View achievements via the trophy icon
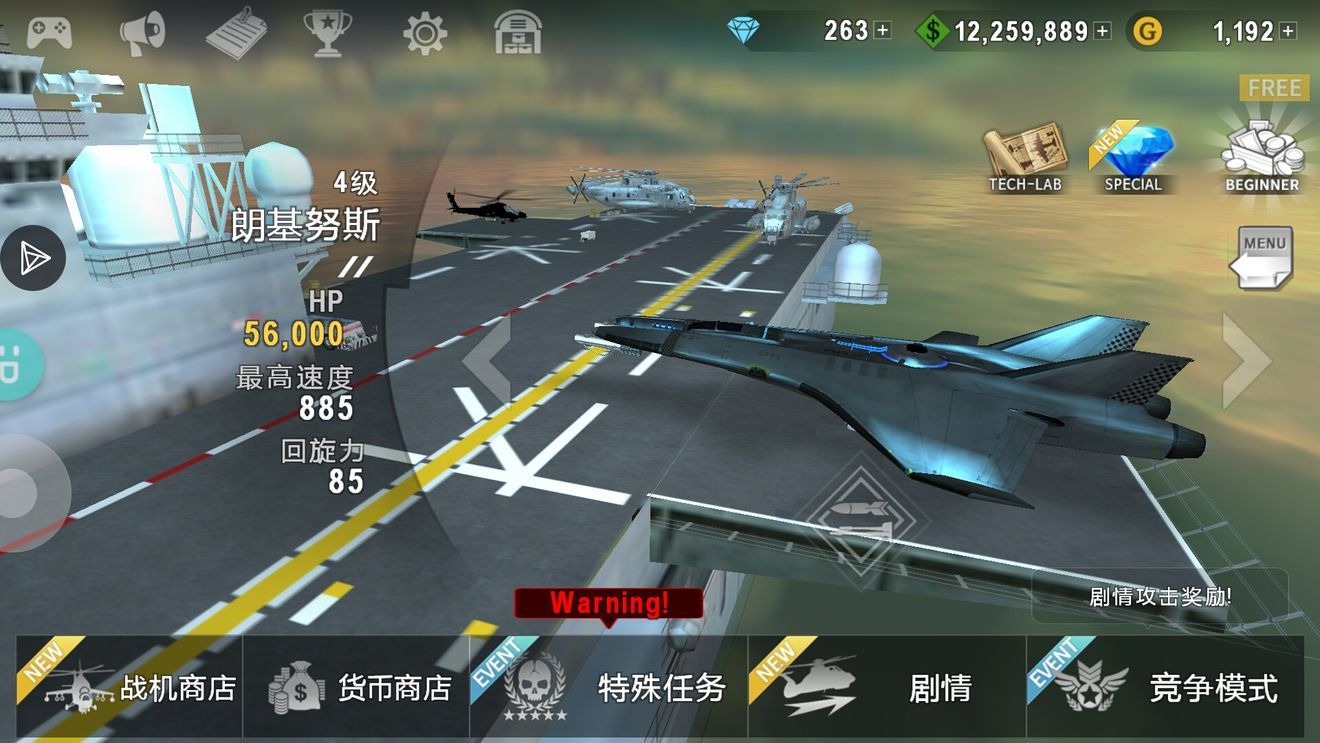 [x=324, y=30]
